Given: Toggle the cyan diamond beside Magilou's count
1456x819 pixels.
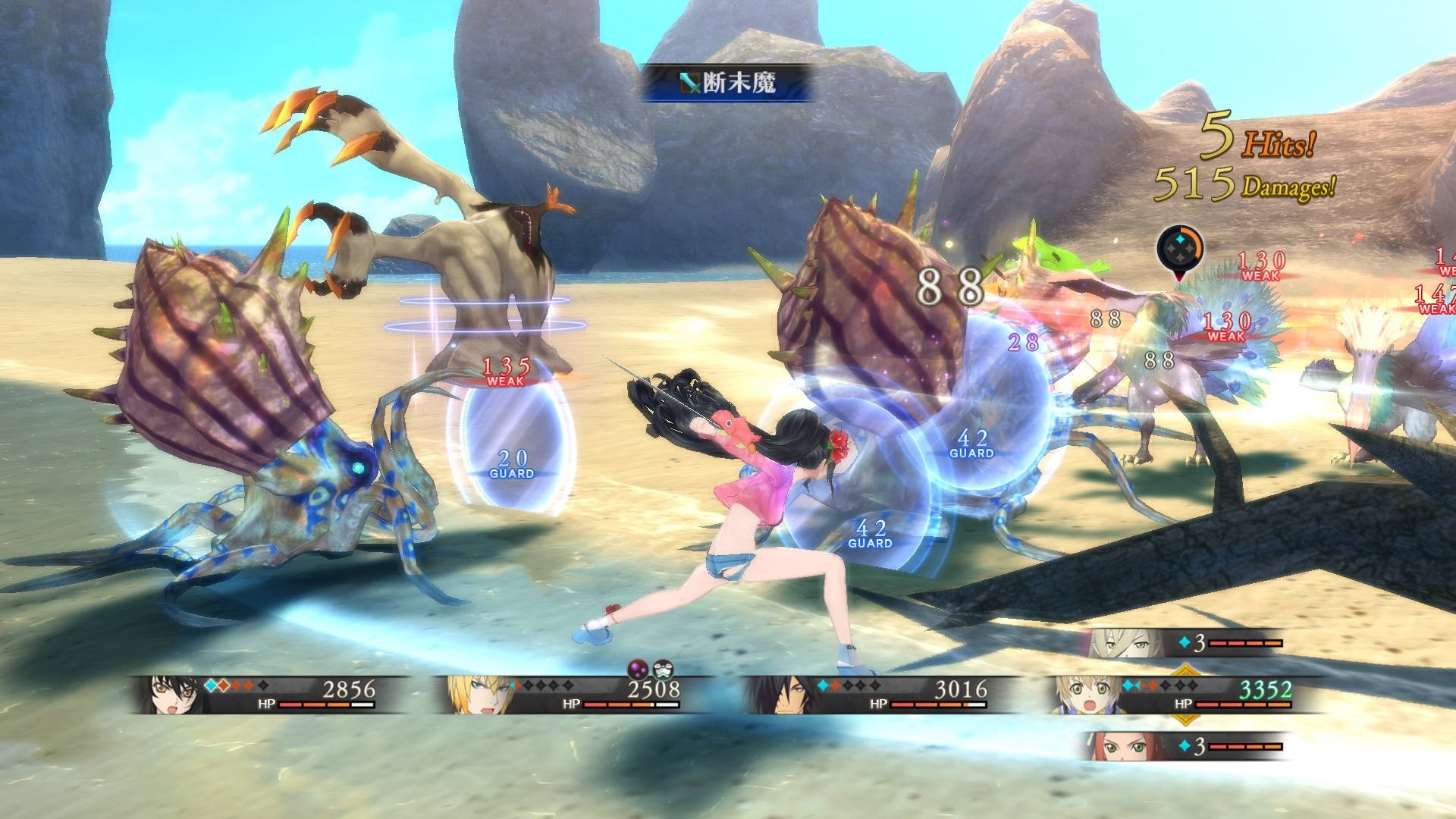Looking at the screenshot, I should click(x=1184, y=643).
